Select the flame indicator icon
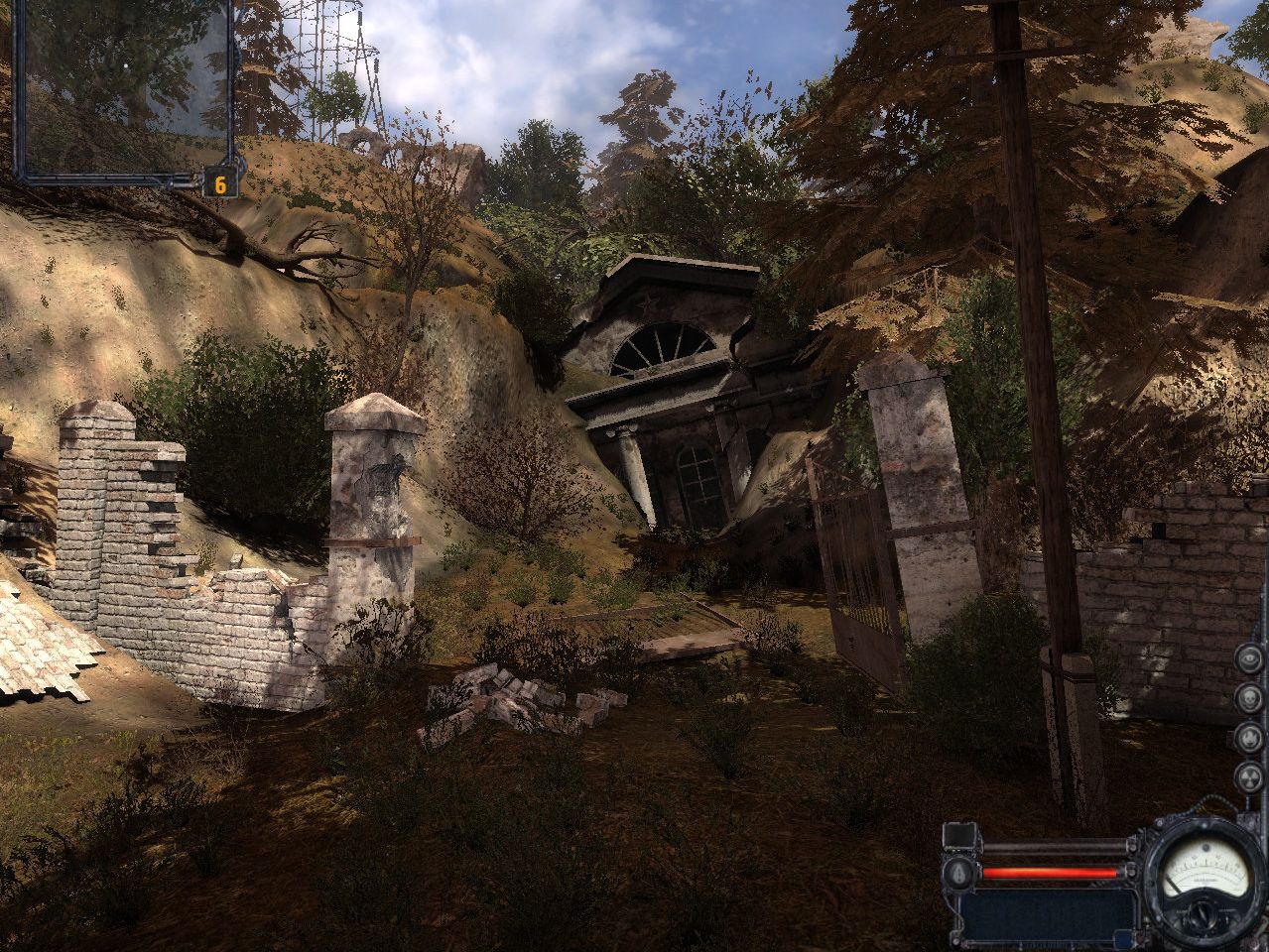The image size is (1269, 952). pos(1249,738)
